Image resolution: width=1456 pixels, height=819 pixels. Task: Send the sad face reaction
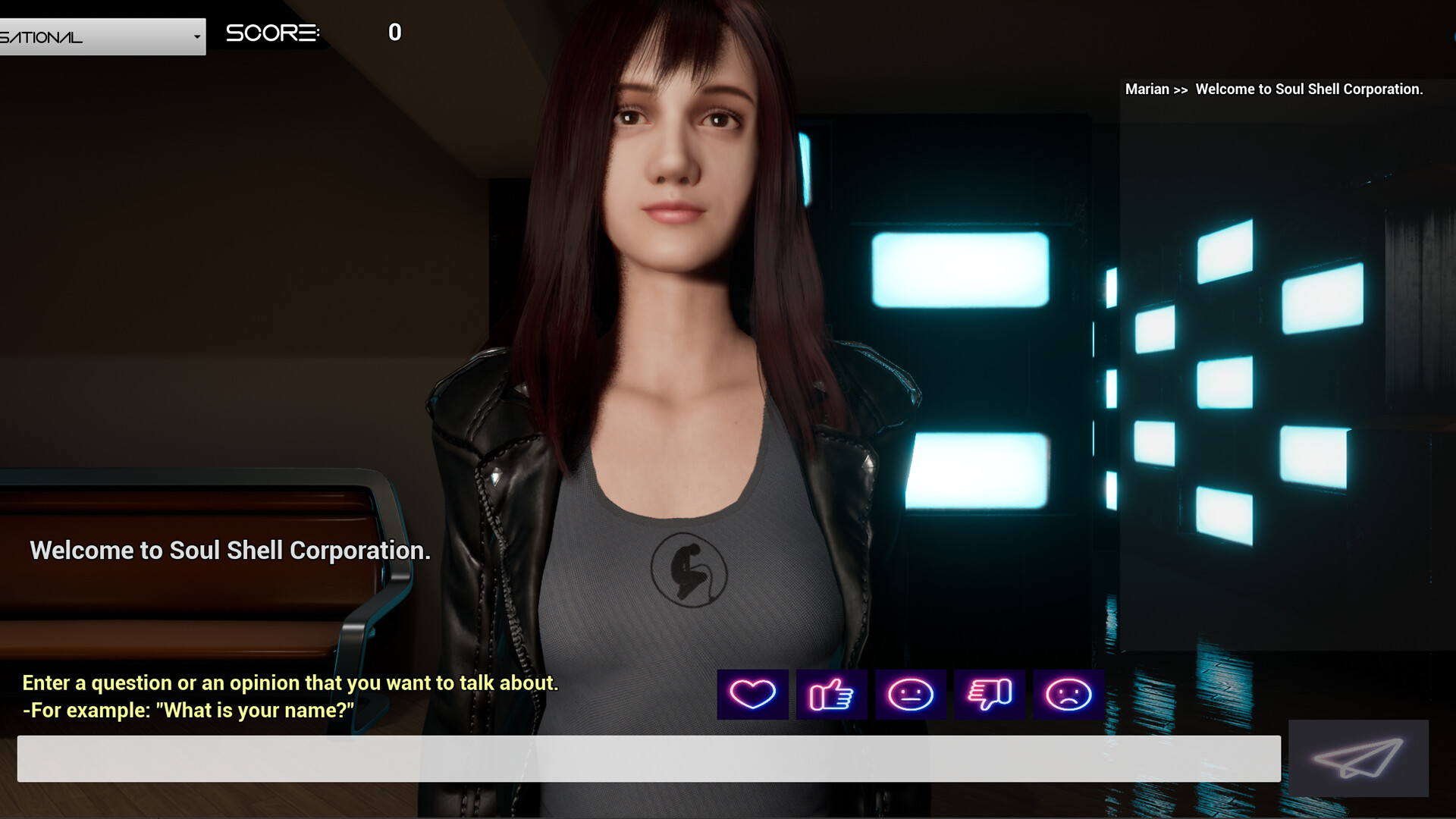pos(1069,694)
